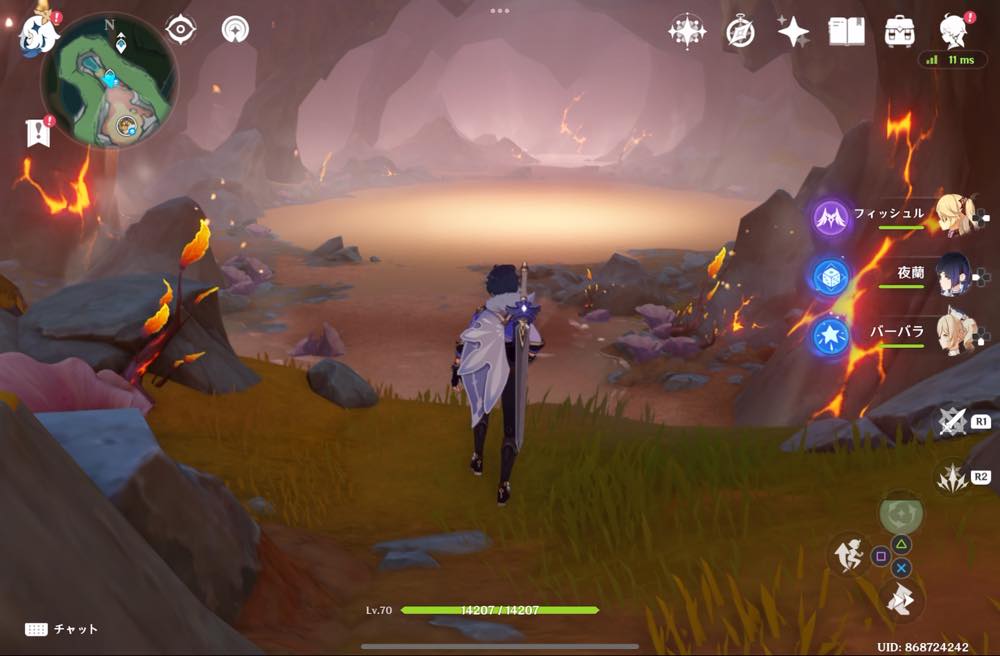
Task: Open the quest bookmark icon
Action: 39,131
